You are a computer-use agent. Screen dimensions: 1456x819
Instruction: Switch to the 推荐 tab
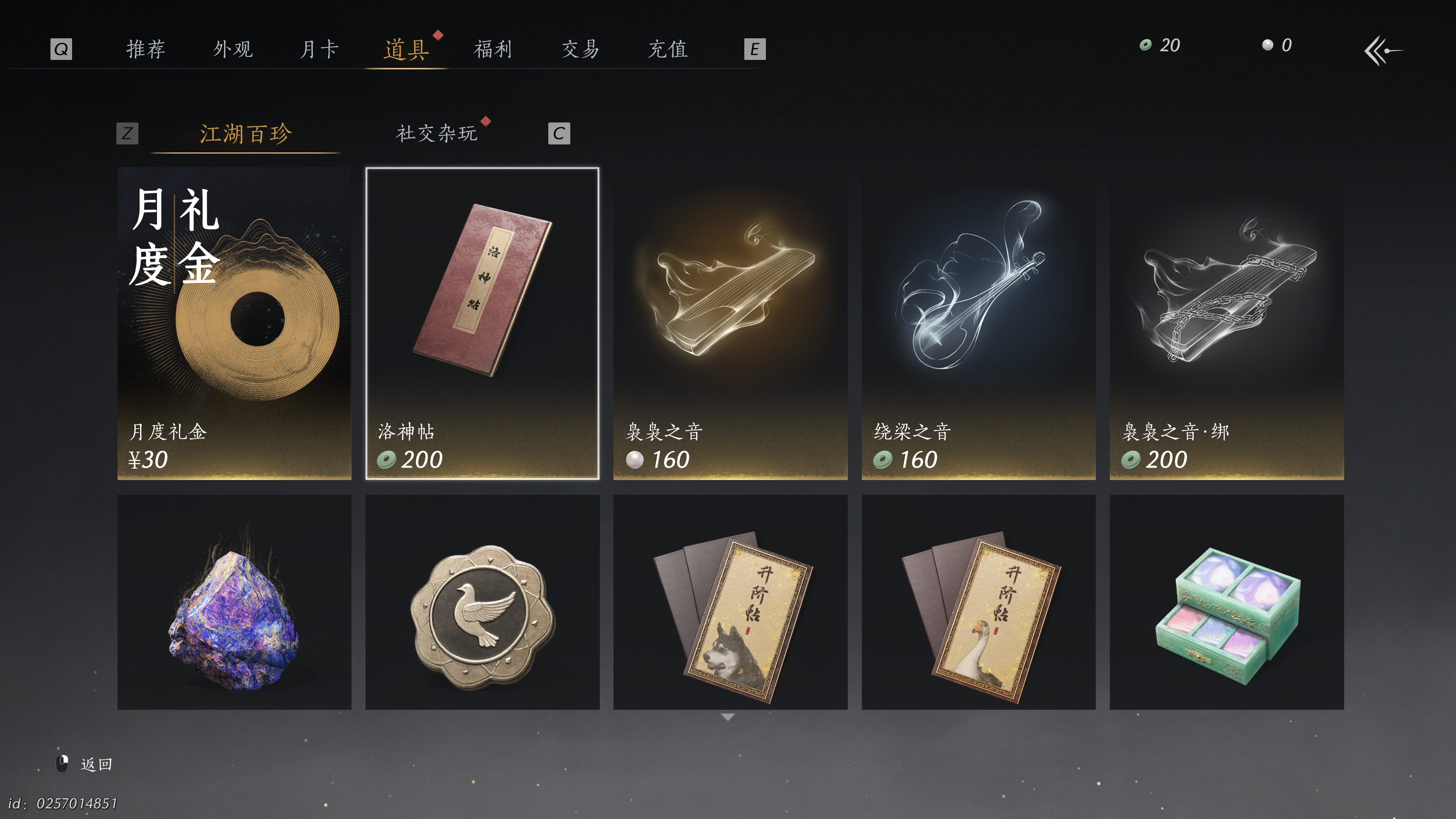pos(146,49)
